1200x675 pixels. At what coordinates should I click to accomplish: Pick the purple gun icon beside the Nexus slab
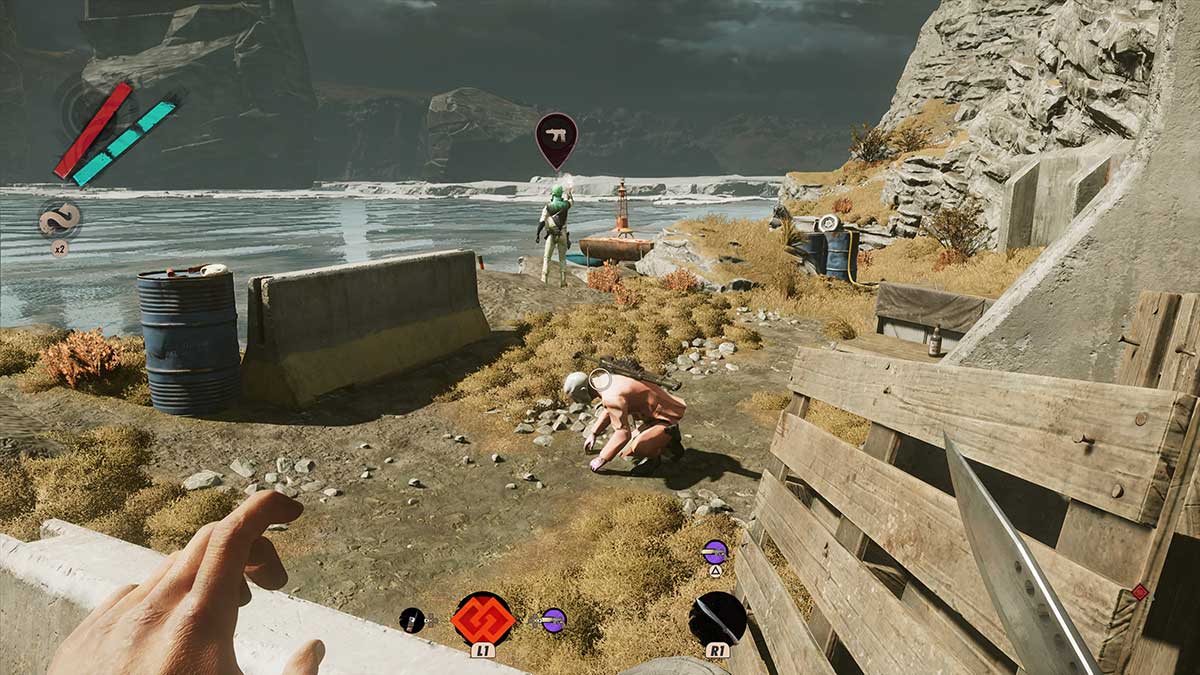[553, 620]
